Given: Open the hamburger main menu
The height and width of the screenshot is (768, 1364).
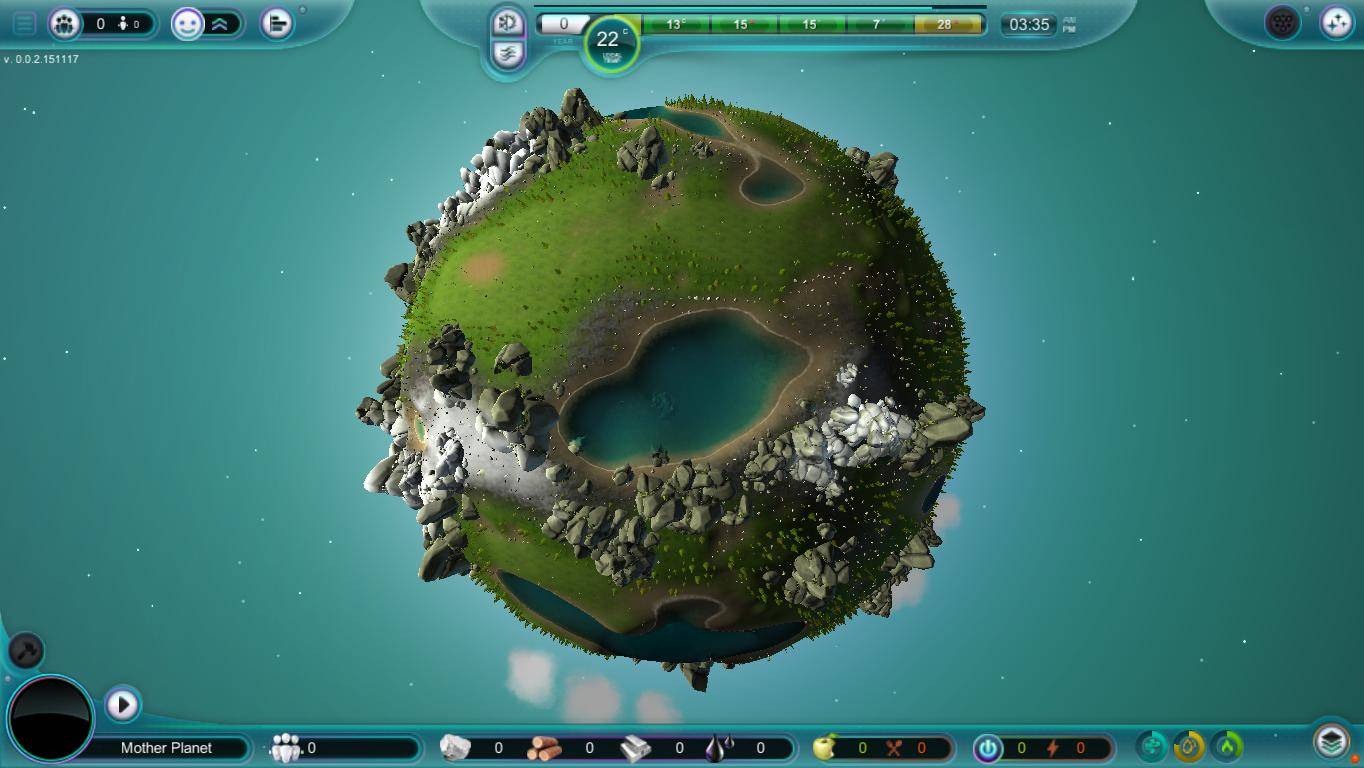Looking at the screenshot, I should pyautogui.click(x=24, y=23).
